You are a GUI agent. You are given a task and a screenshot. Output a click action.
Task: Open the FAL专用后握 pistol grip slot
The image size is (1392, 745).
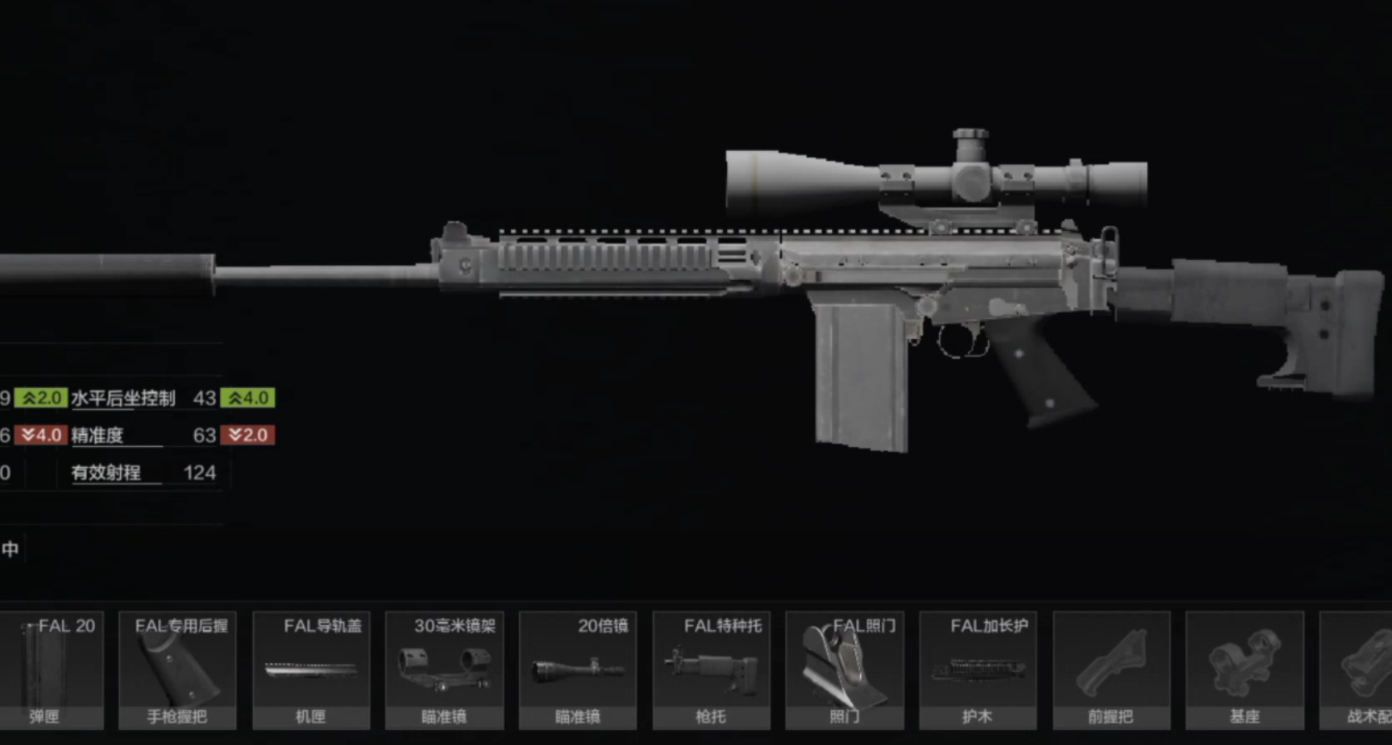tap(178, 670)
